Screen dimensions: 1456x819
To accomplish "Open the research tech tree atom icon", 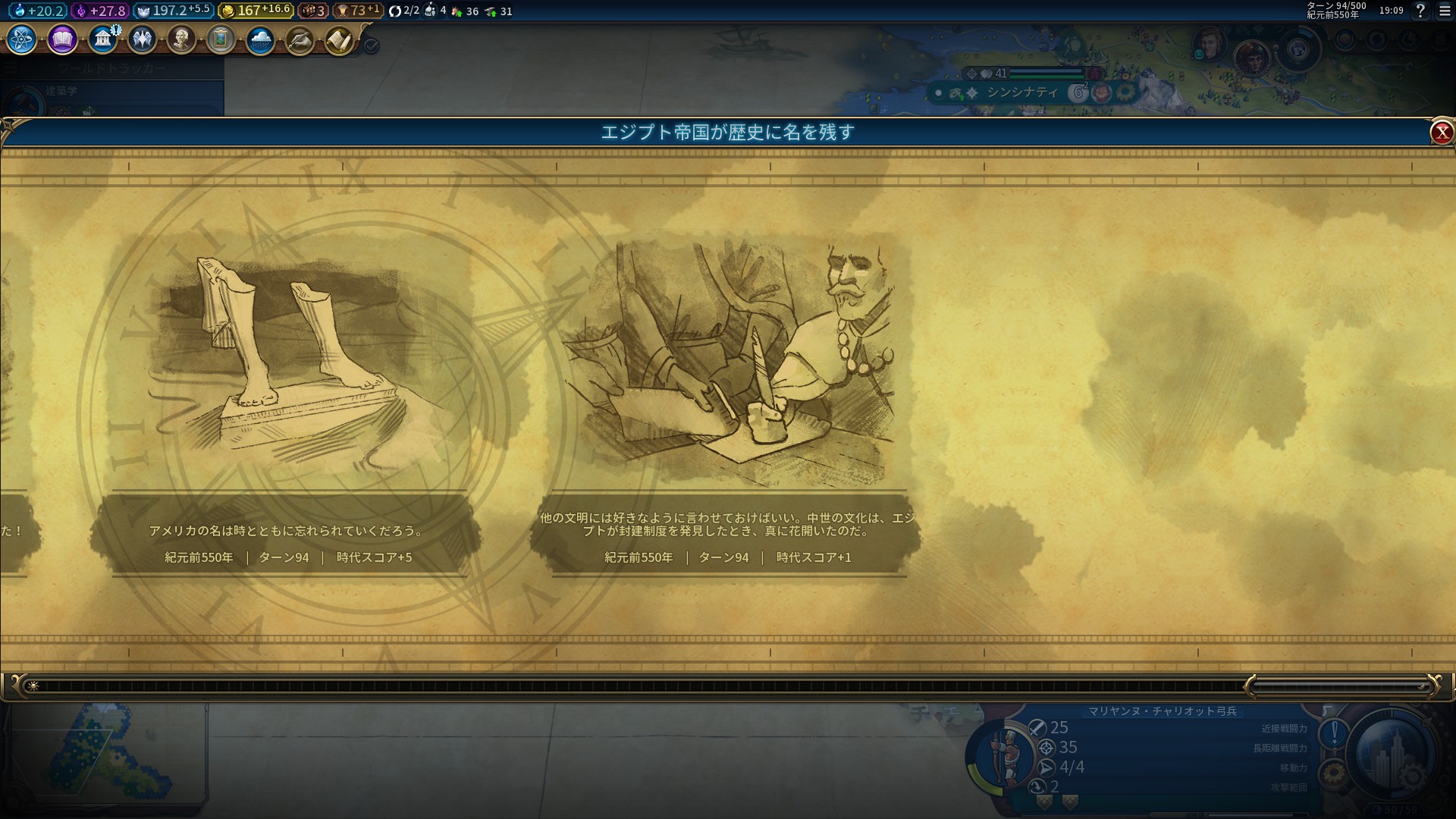I will click(21, 39).
